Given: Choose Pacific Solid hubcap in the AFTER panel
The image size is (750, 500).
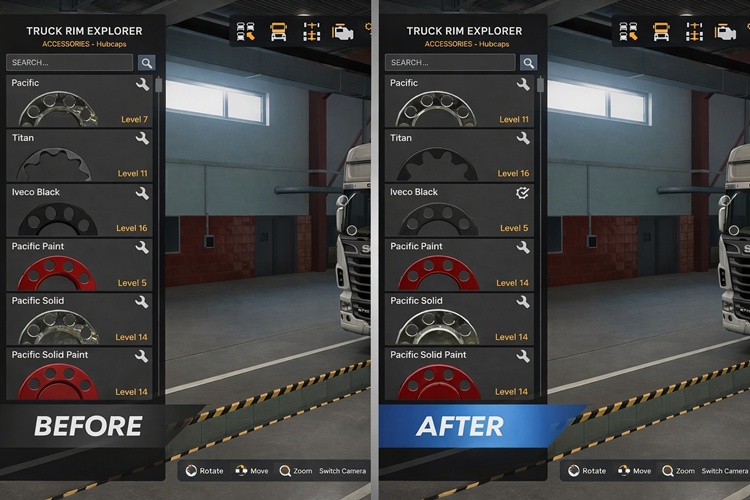Looking at the screenshot, I should 459,319.
